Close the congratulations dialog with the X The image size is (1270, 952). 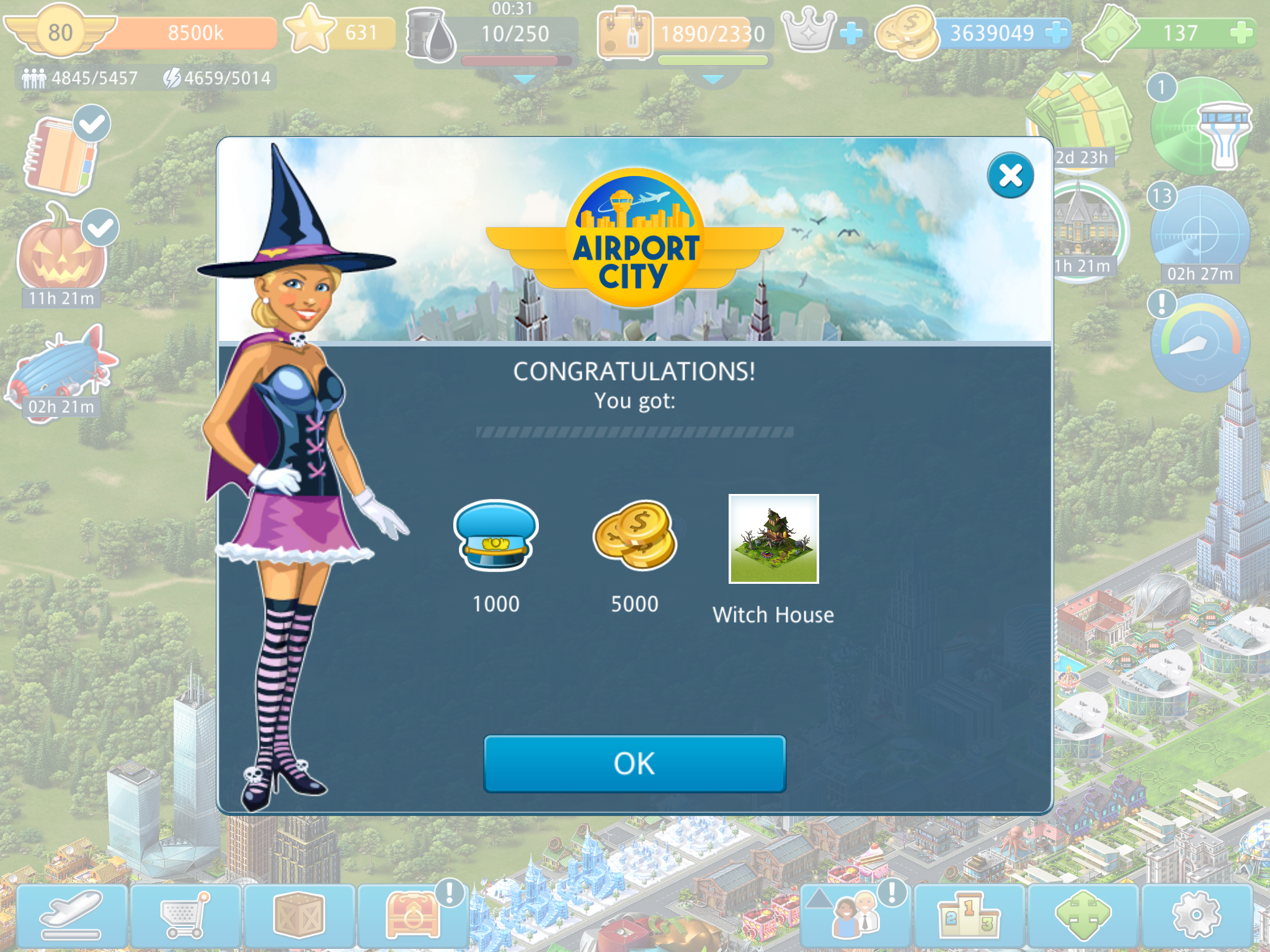tap(1010, 175)
